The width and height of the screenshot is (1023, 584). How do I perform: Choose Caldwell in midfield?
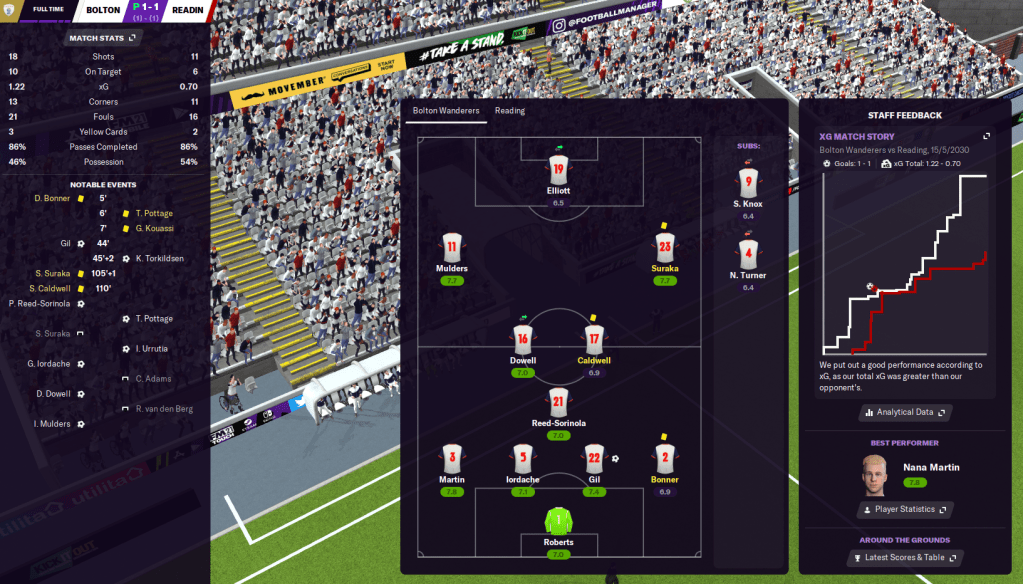click(594, 341)
